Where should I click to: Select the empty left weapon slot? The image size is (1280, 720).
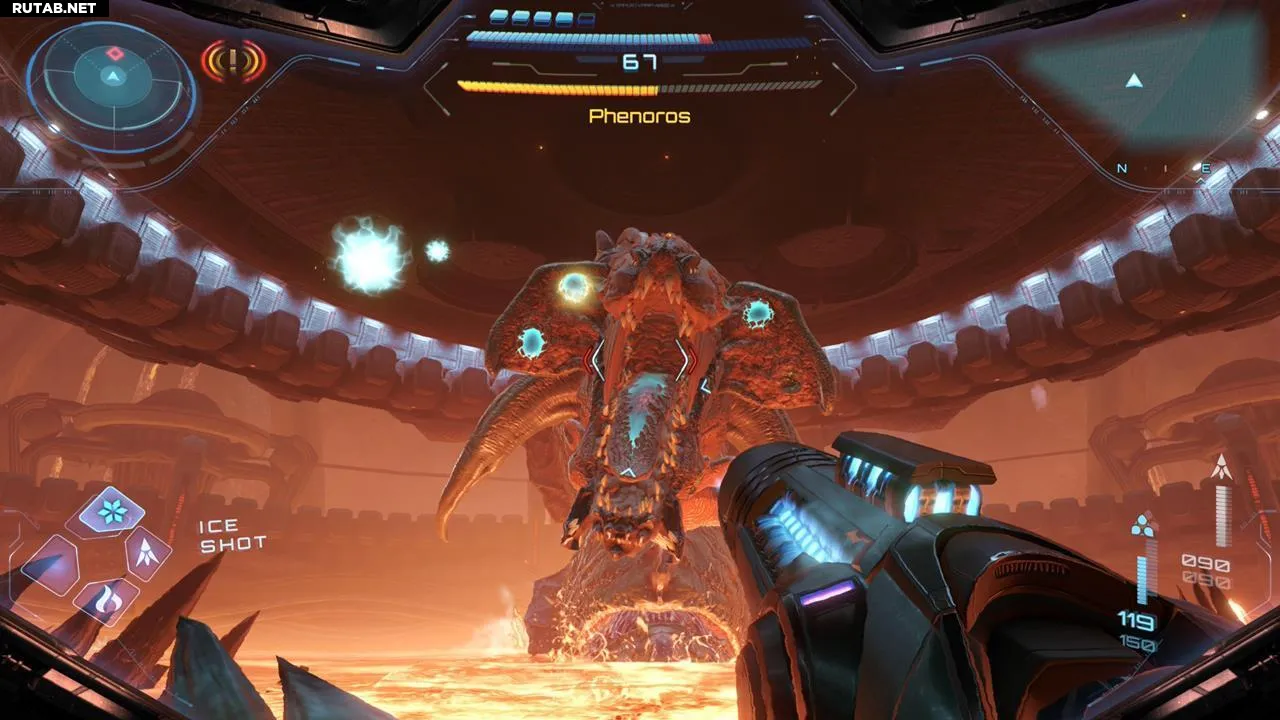tap(48, 566)
